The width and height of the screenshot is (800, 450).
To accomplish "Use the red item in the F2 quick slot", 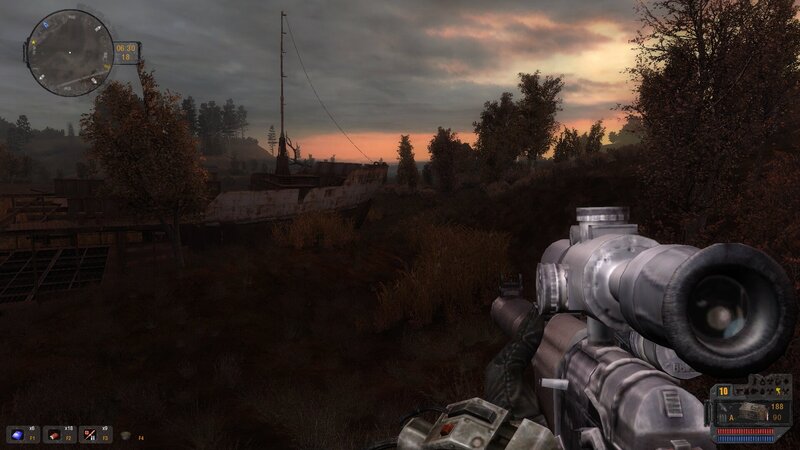I will 52,434.
